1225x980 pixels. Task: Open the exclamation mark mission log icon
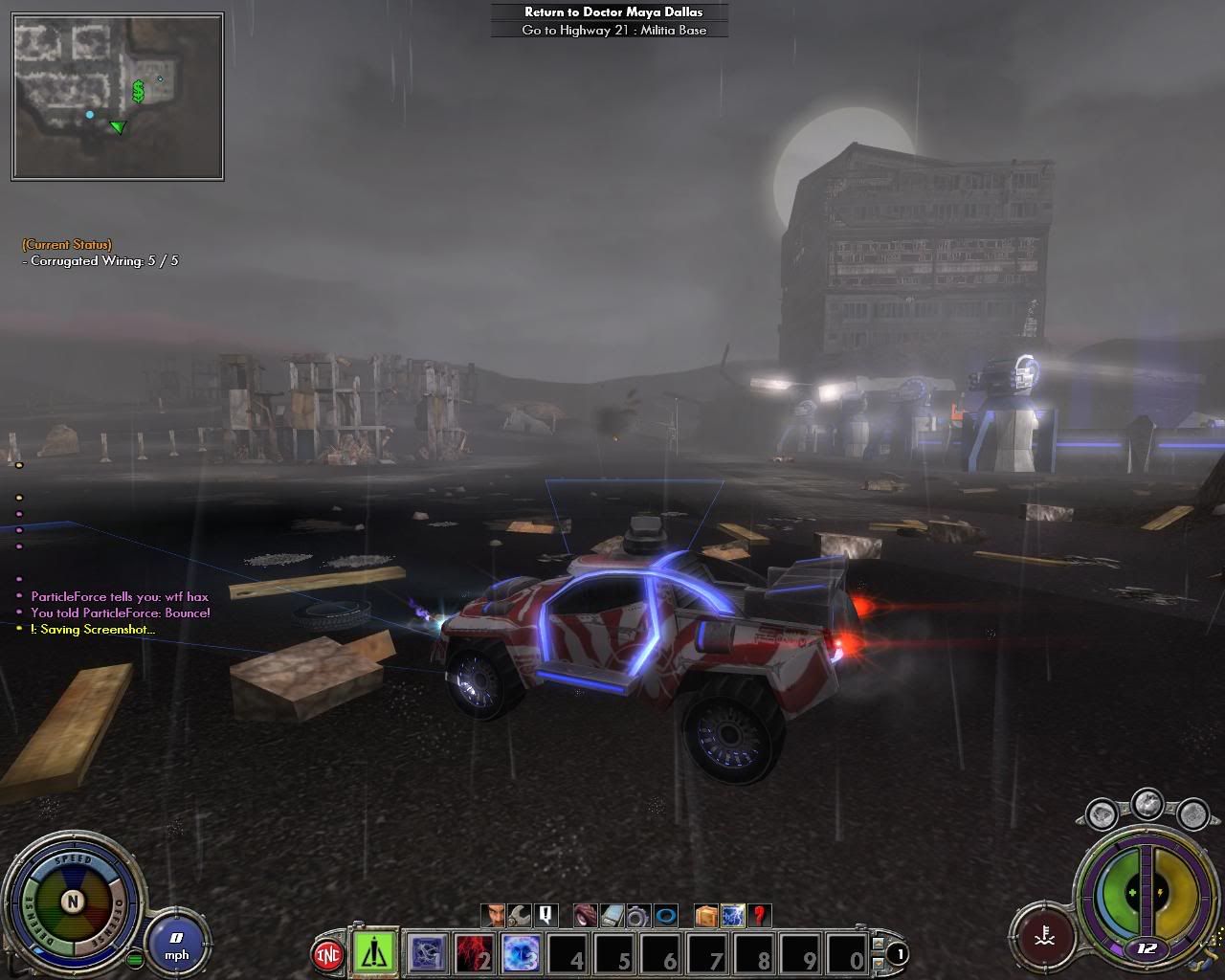545,916
